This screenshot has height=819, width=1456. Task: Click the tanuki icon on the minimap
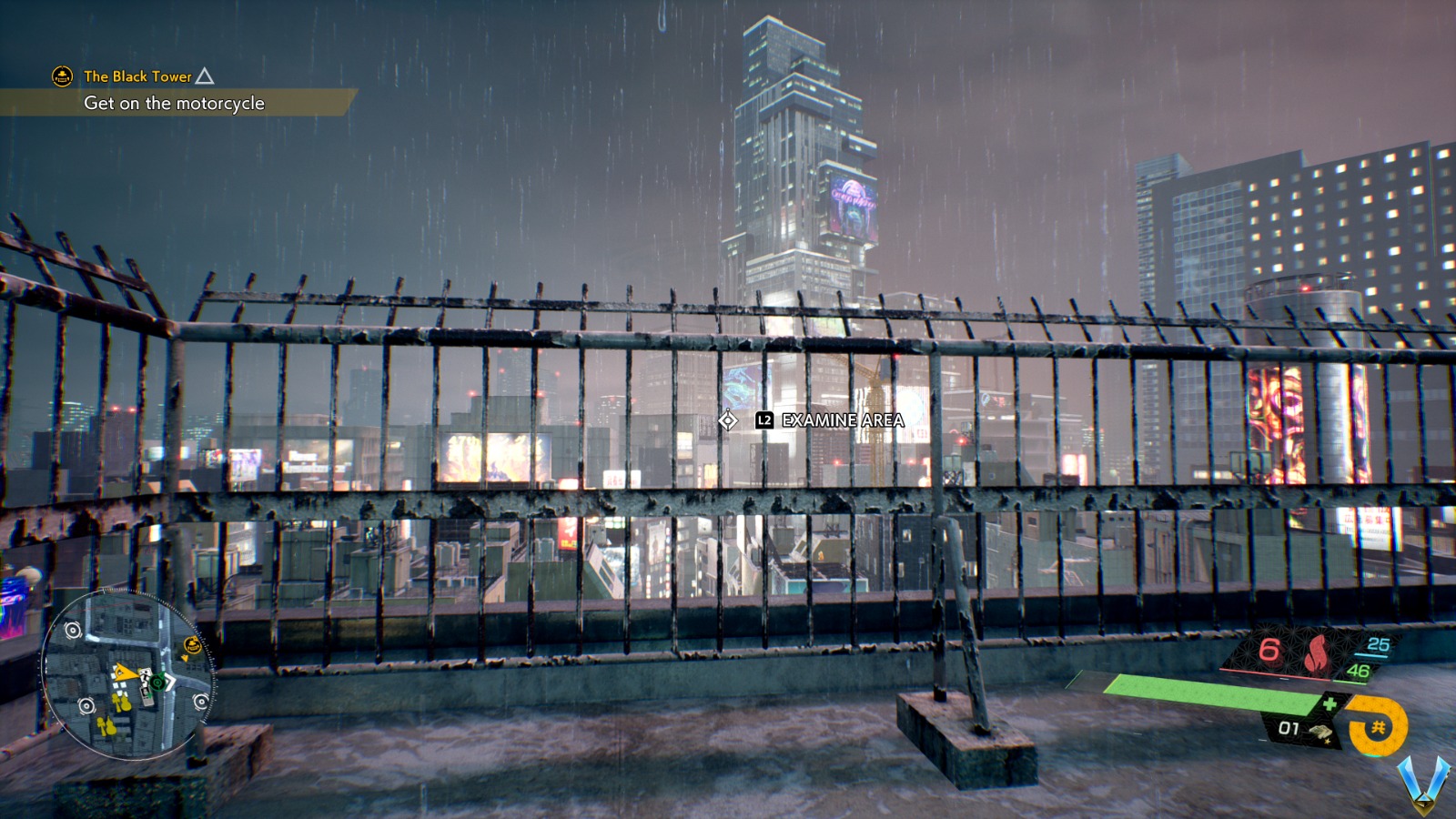pos(192,645)
